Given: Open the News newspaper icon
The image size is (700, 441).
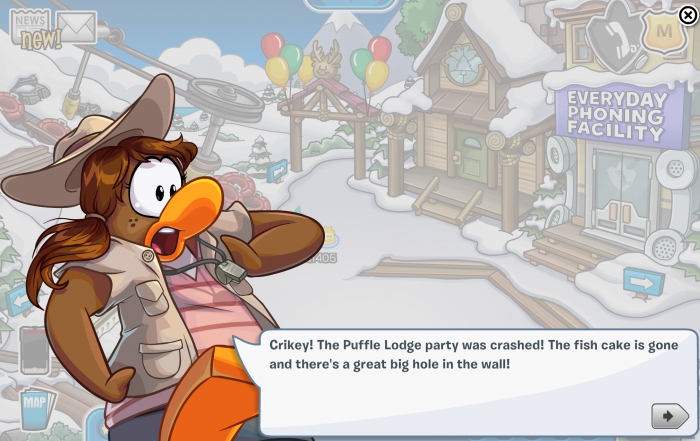Looking at the screenshot, I should click(x=30, y=28).
